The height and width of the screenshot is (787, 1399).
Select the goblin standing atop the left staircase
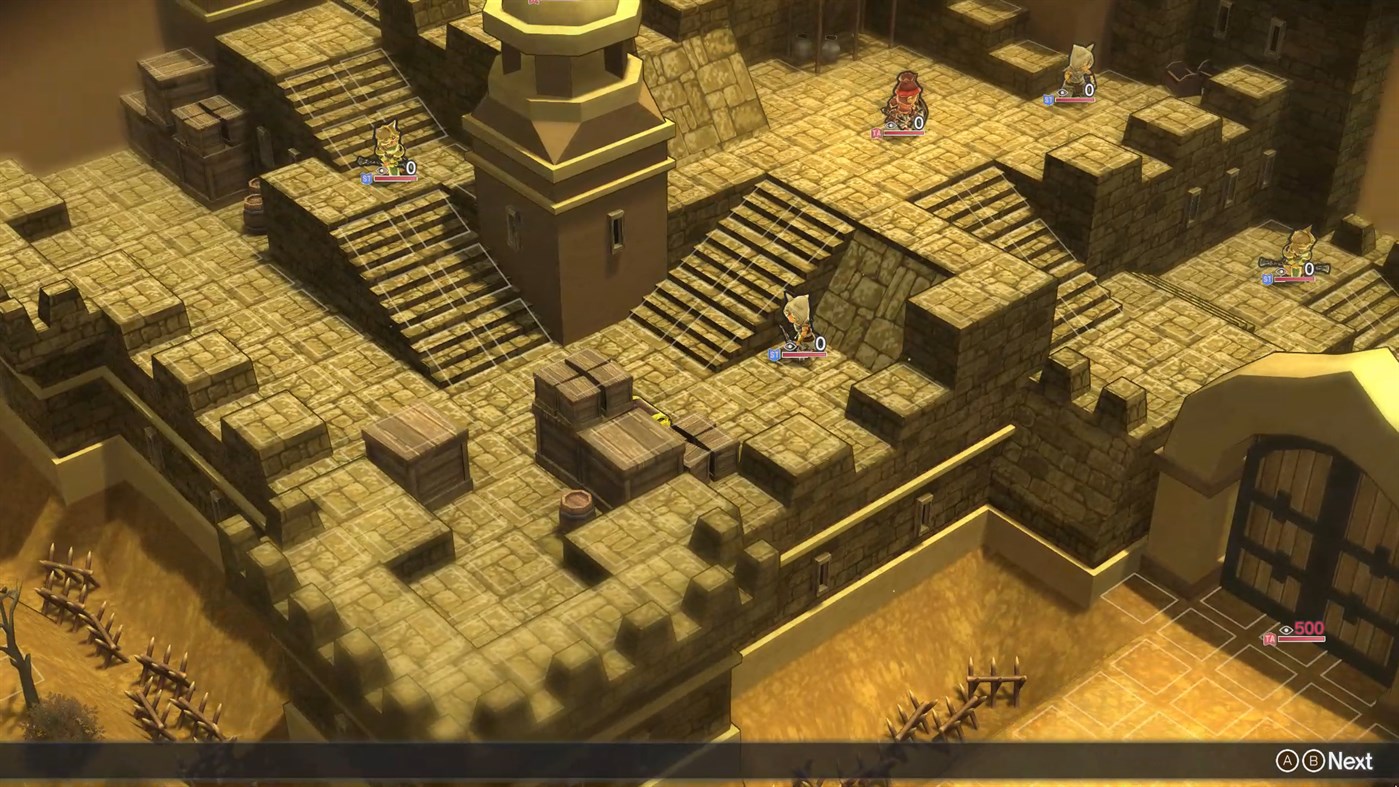390,145
